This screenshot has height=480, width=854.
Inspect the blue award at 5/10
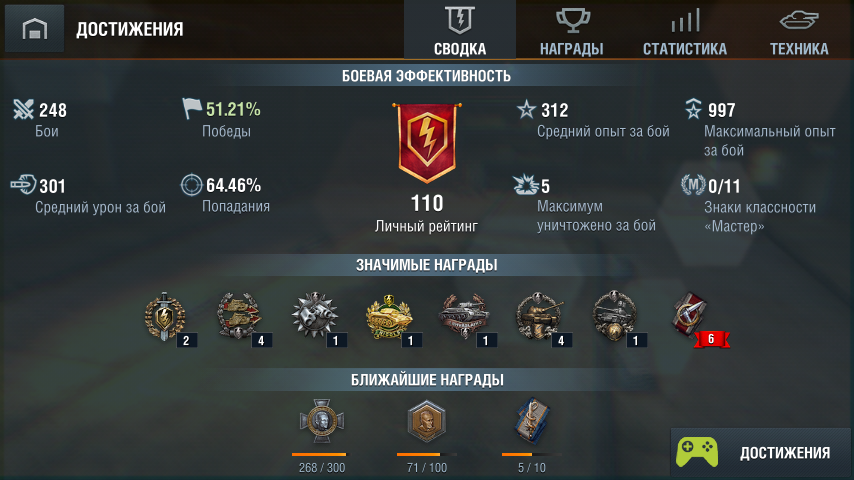tap(530, 424)
